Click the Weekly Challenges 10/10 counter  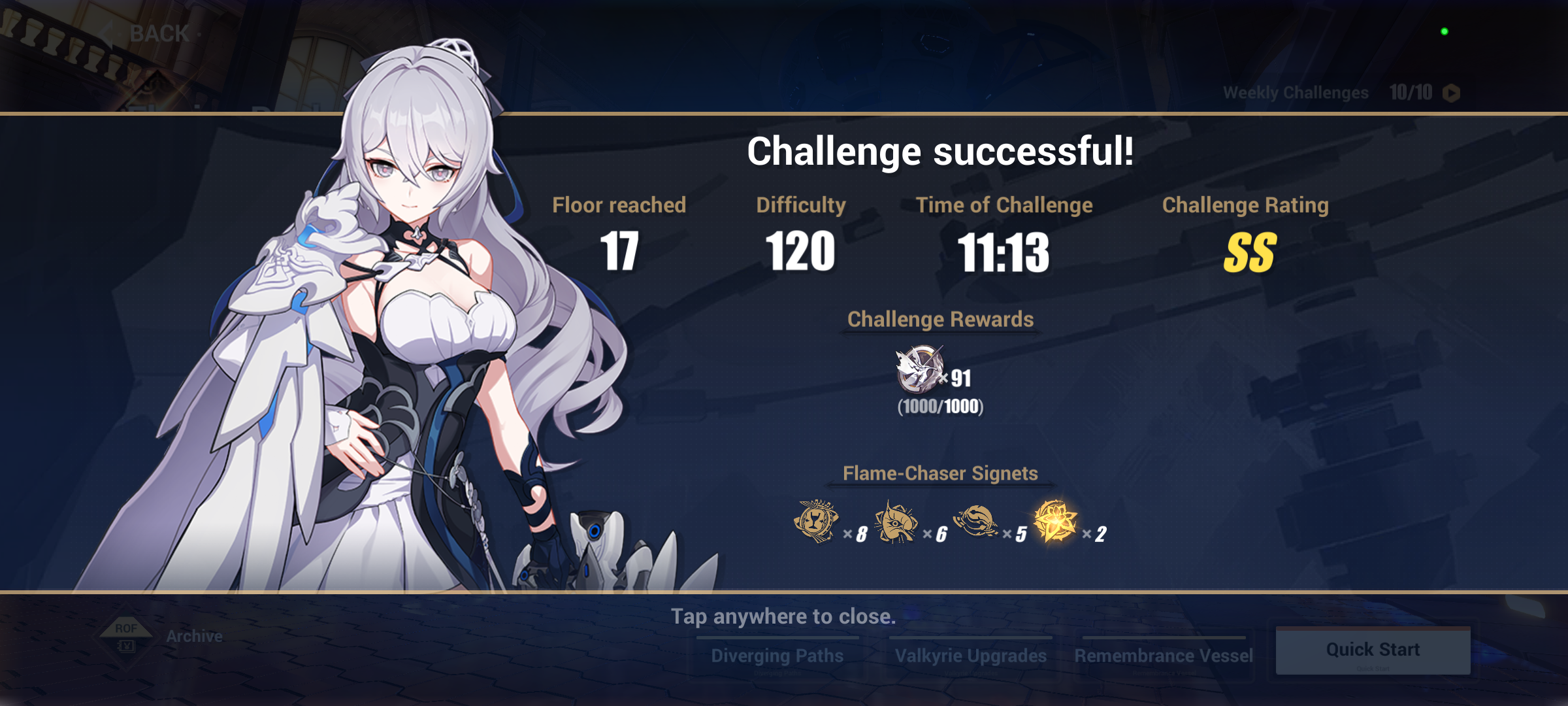pos(1410,92)
